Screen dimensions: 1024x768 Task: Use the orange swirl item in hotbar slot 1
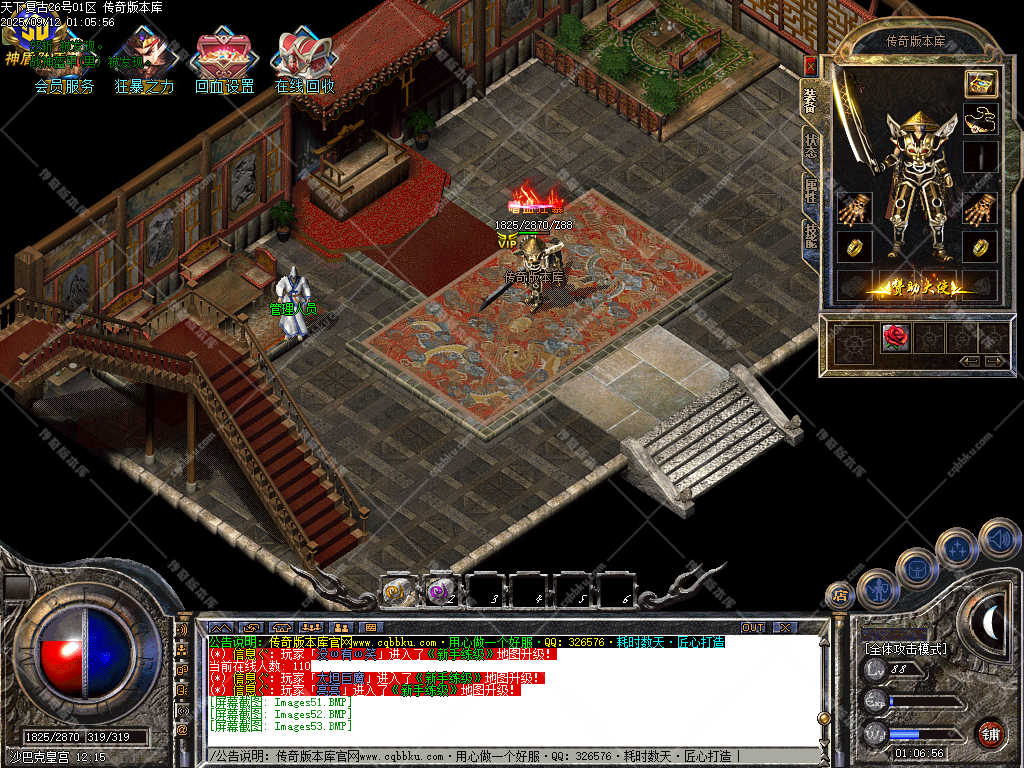(397, 591)
